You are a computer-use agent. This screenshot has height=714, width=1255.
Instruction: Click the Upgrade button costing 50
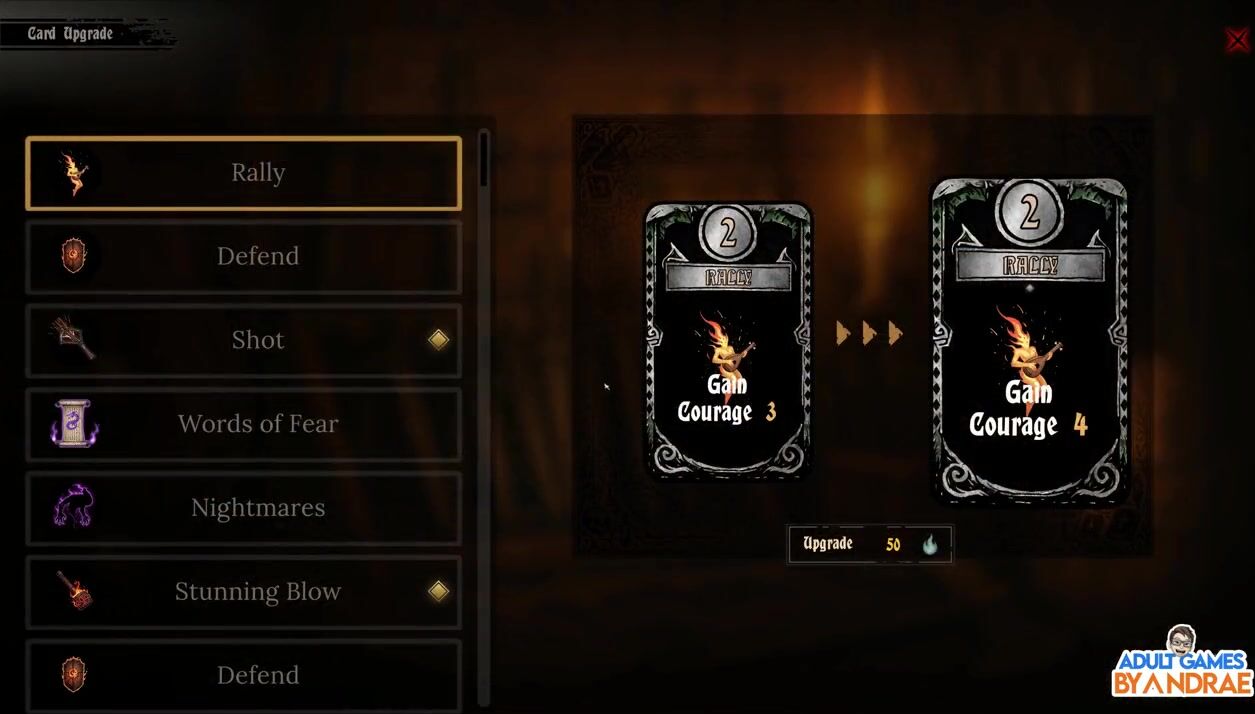click(x=870, y=545)
